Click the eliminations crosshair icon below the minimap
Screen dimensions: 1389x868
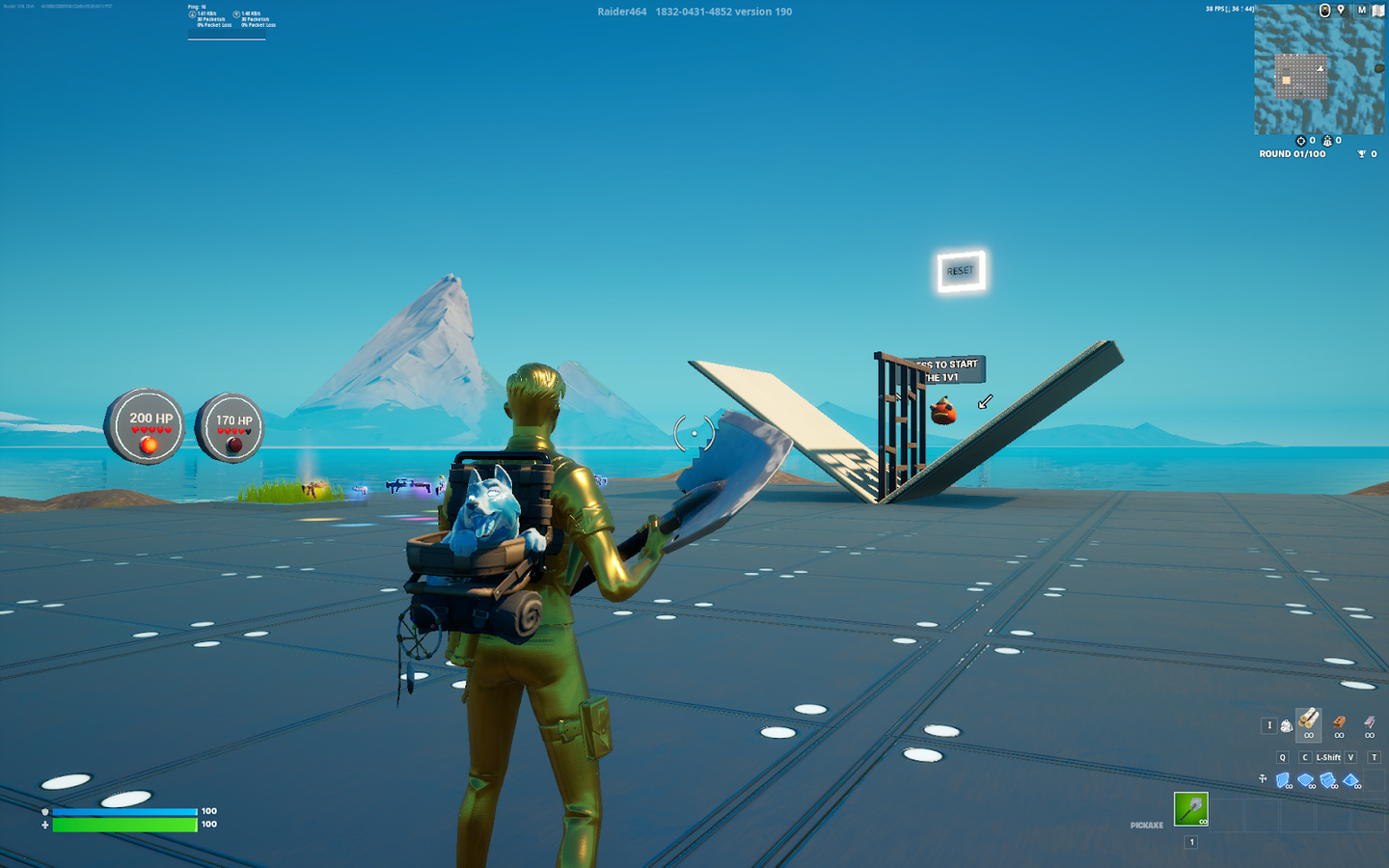tap(1301, 141)
